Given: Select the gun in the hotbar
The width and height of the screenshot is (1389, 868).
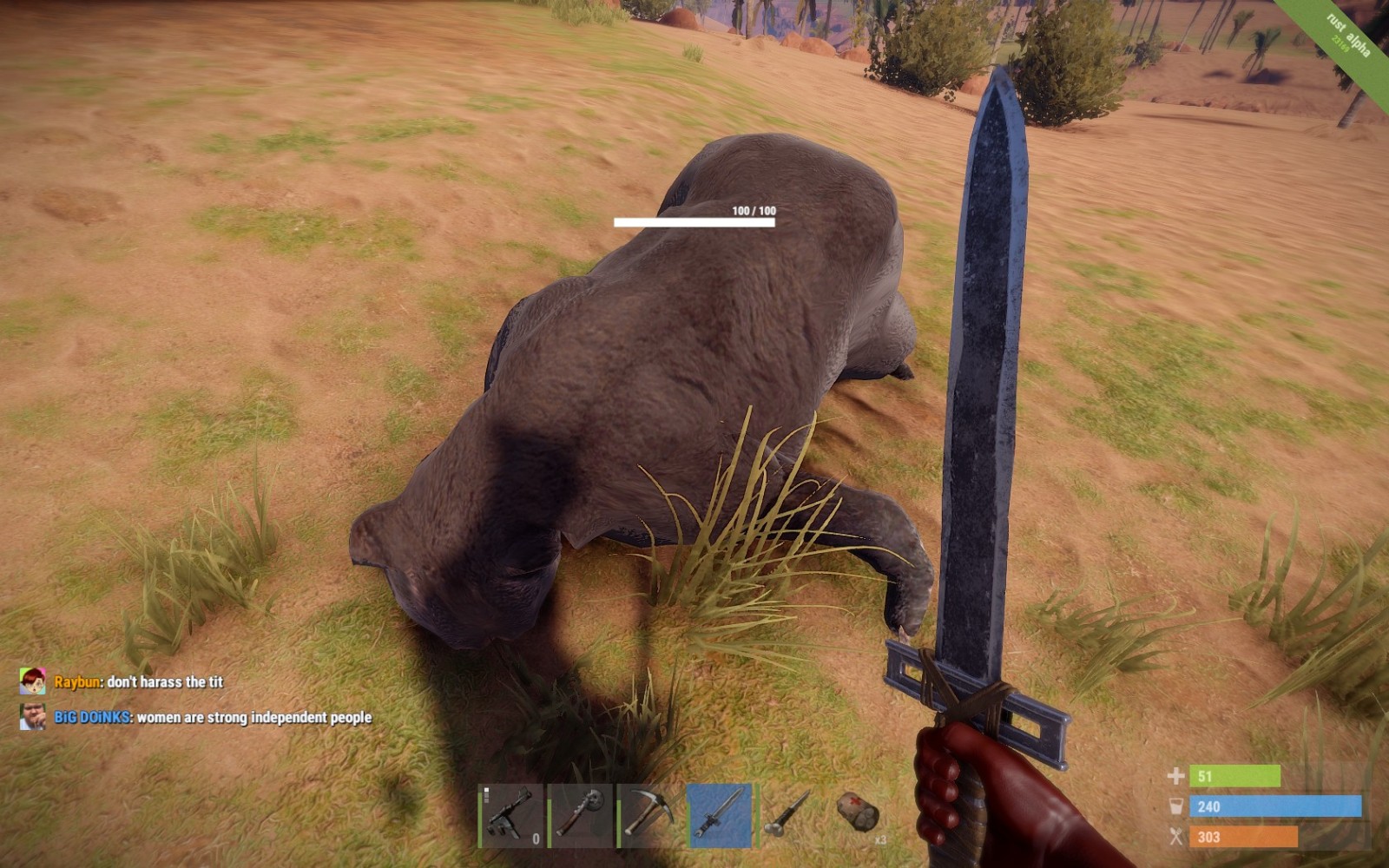Looking at the screenshot, I should [511, 815].
